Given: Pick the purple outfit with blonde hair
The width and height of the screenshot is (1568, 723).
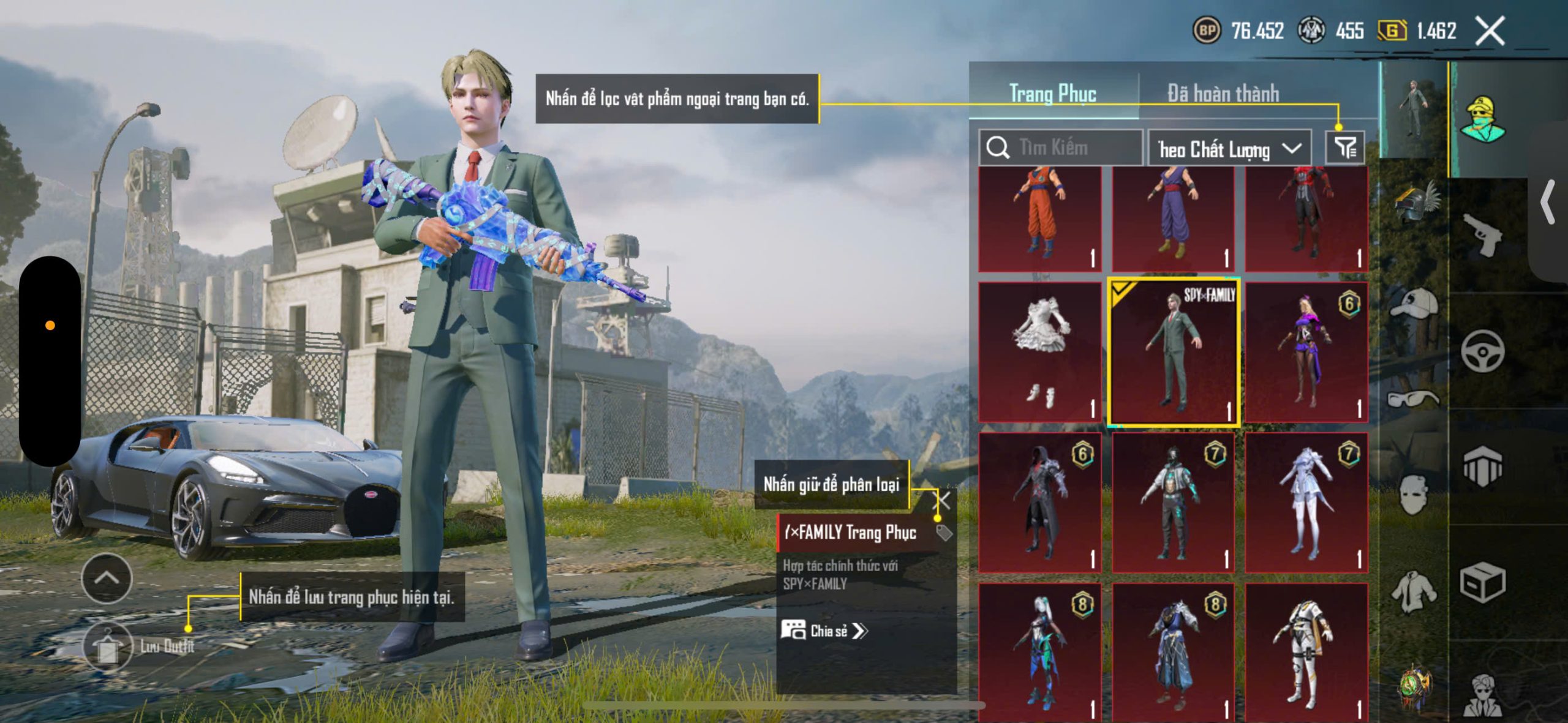Looking at the screenshot, I should point(1306,352).
